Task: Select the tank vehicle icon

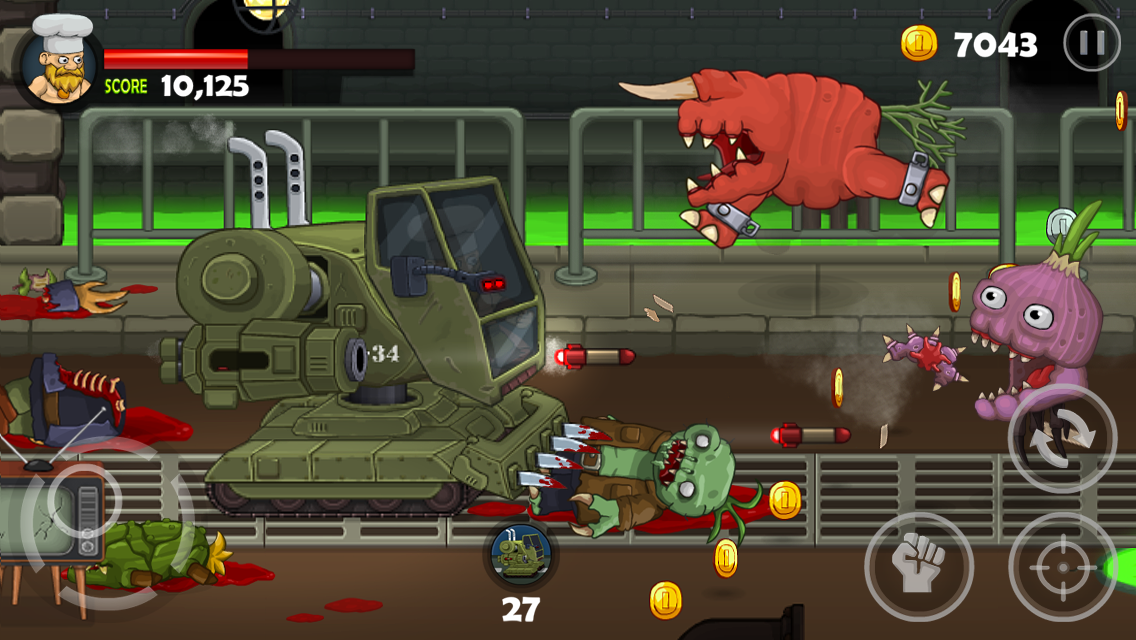Action: 520,555
